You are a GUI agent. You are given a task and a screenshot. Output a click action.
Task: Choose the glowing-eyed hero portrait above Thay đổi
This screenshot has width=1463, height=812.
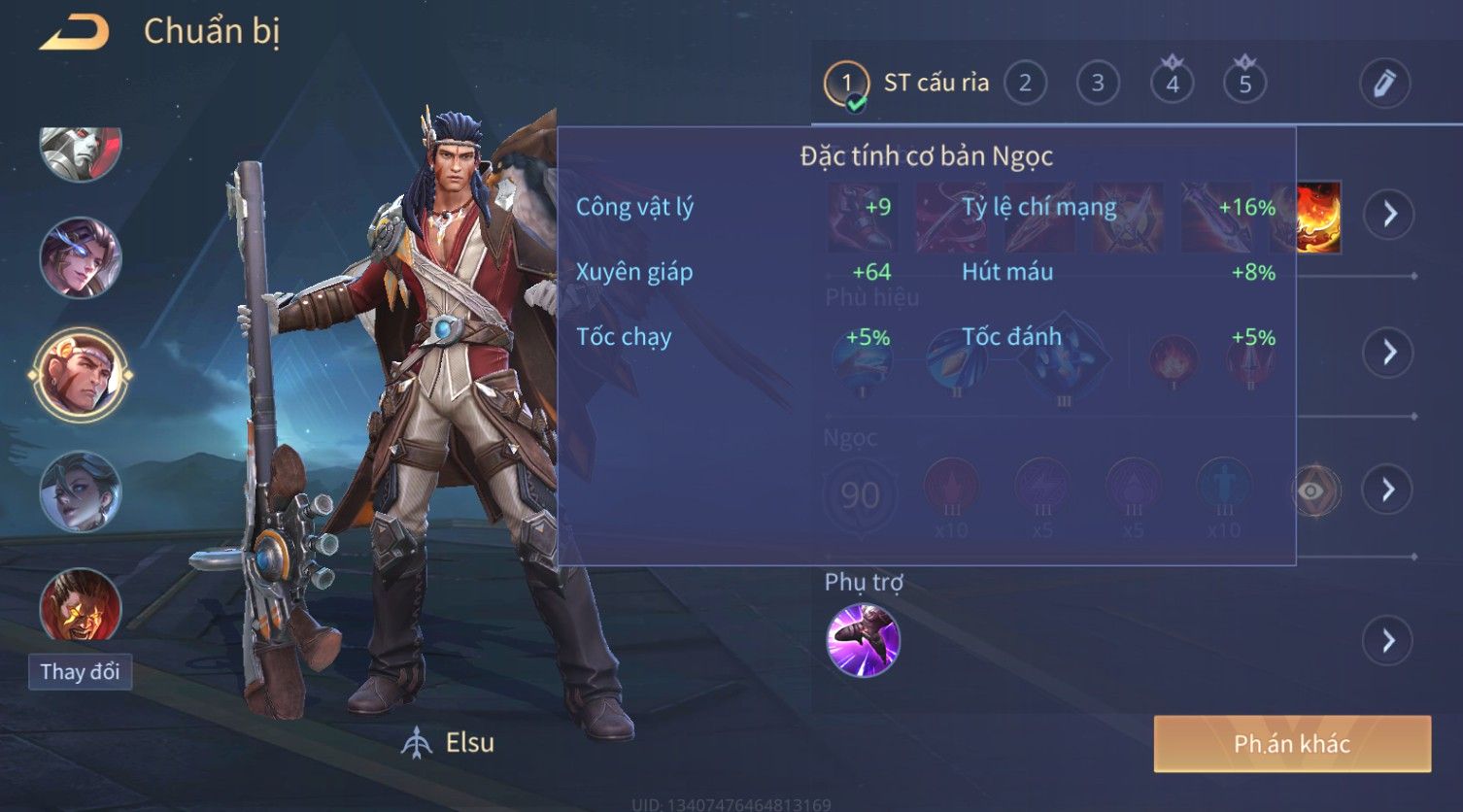(80, 604)
